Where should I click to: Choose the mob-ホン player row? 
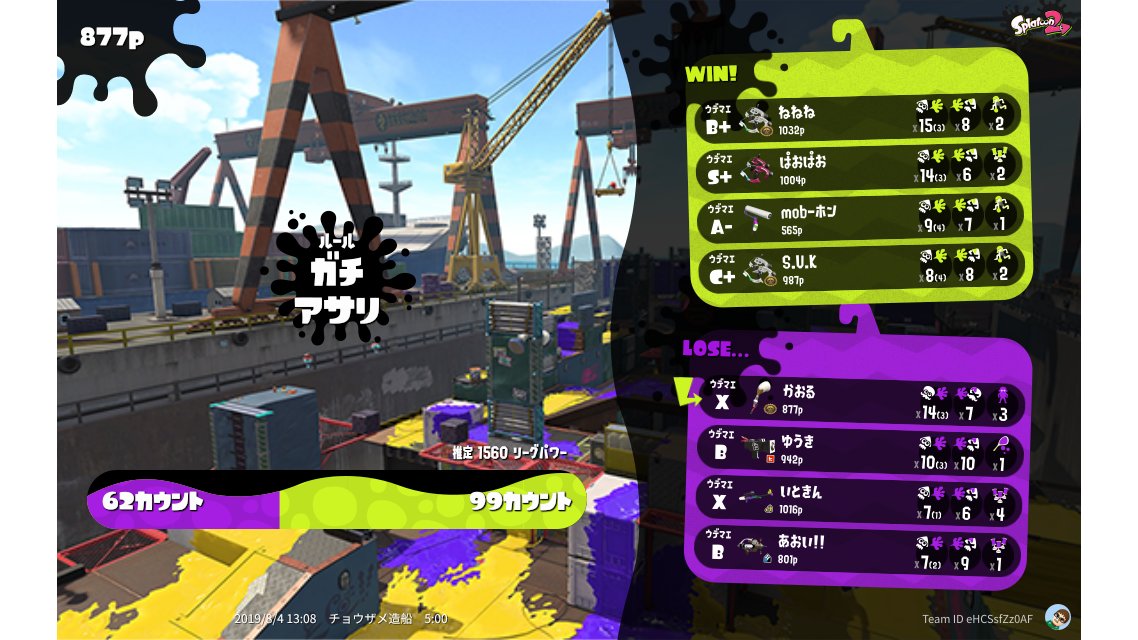pos(860,218)
